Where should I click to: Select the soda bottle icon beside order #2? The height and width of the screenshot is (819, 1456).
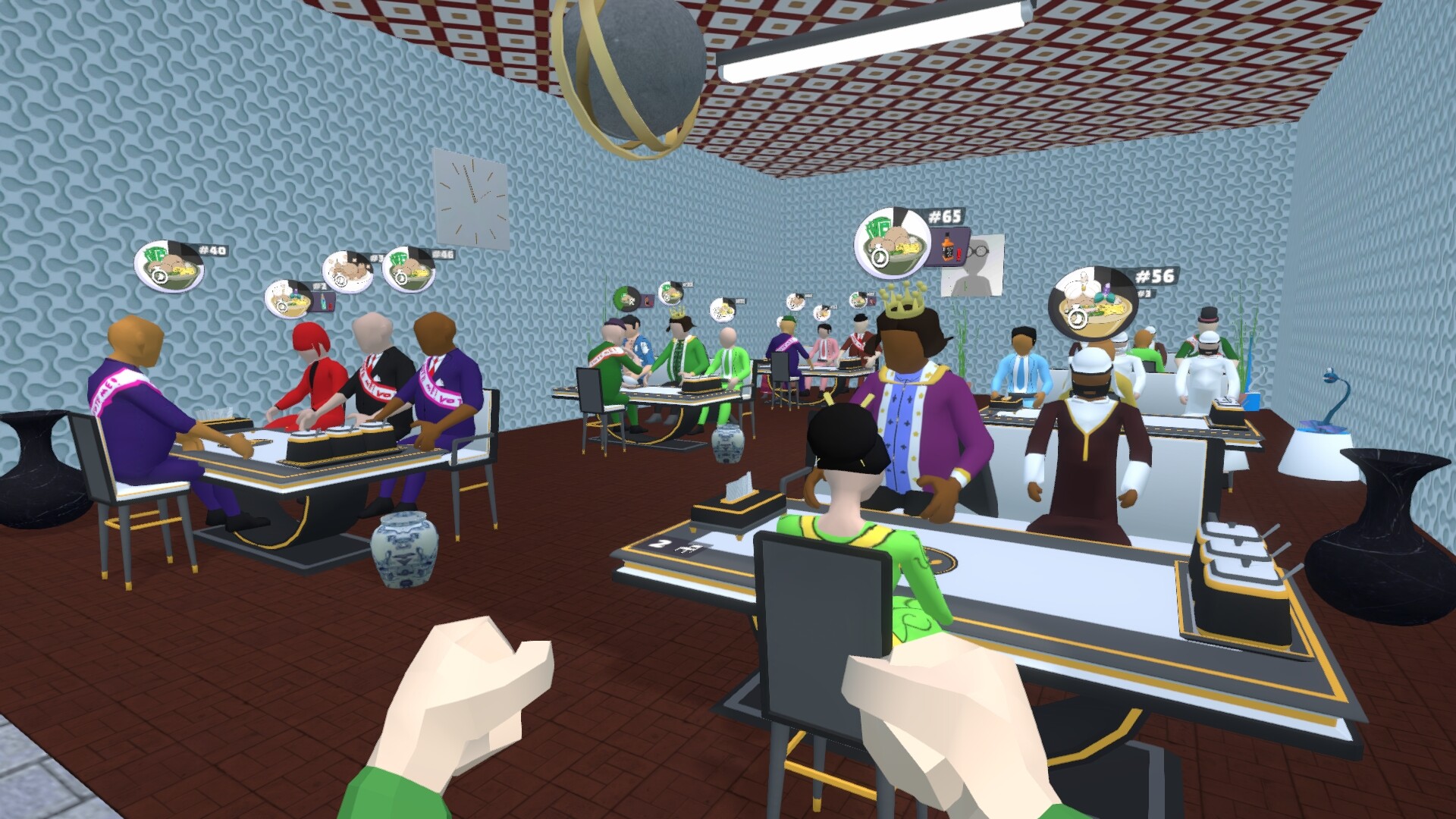tap(322, 301)
